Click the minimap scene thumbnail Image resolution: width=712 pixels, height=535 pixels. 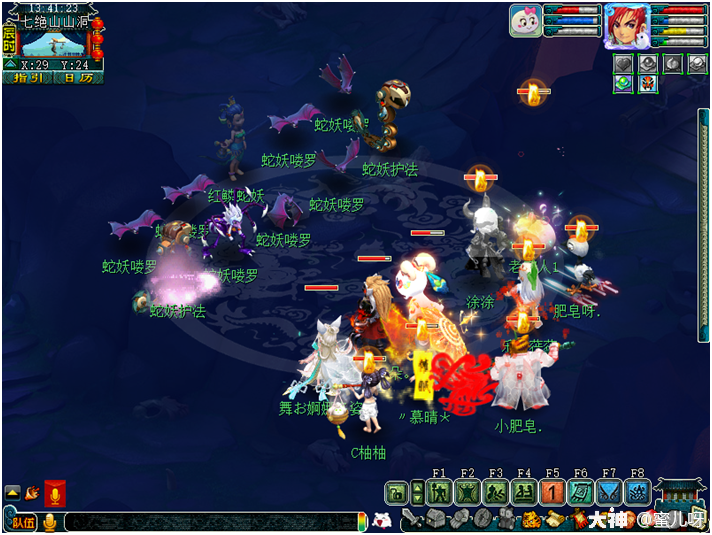[x=54, y=43]
